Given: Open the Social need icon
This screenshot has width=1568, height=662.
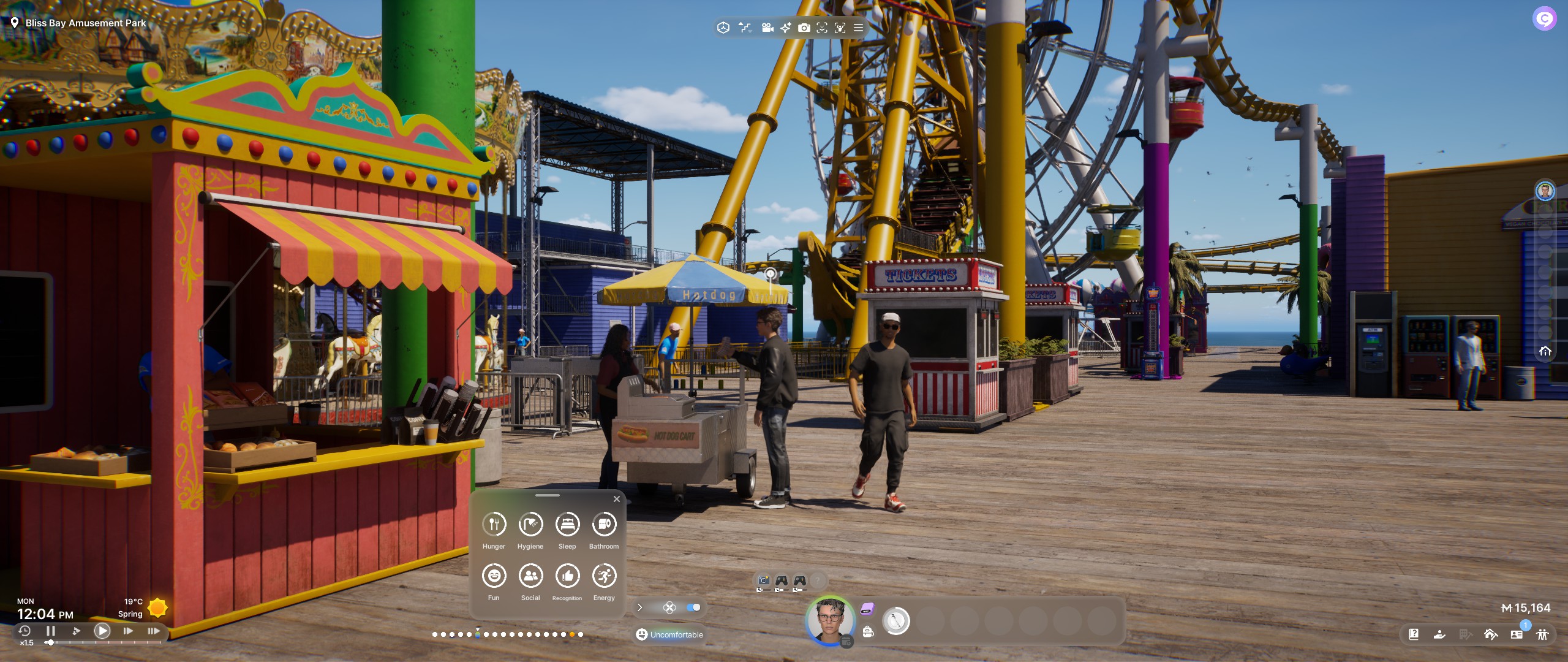Looking at the screenshot, I should tap(530, 576).
